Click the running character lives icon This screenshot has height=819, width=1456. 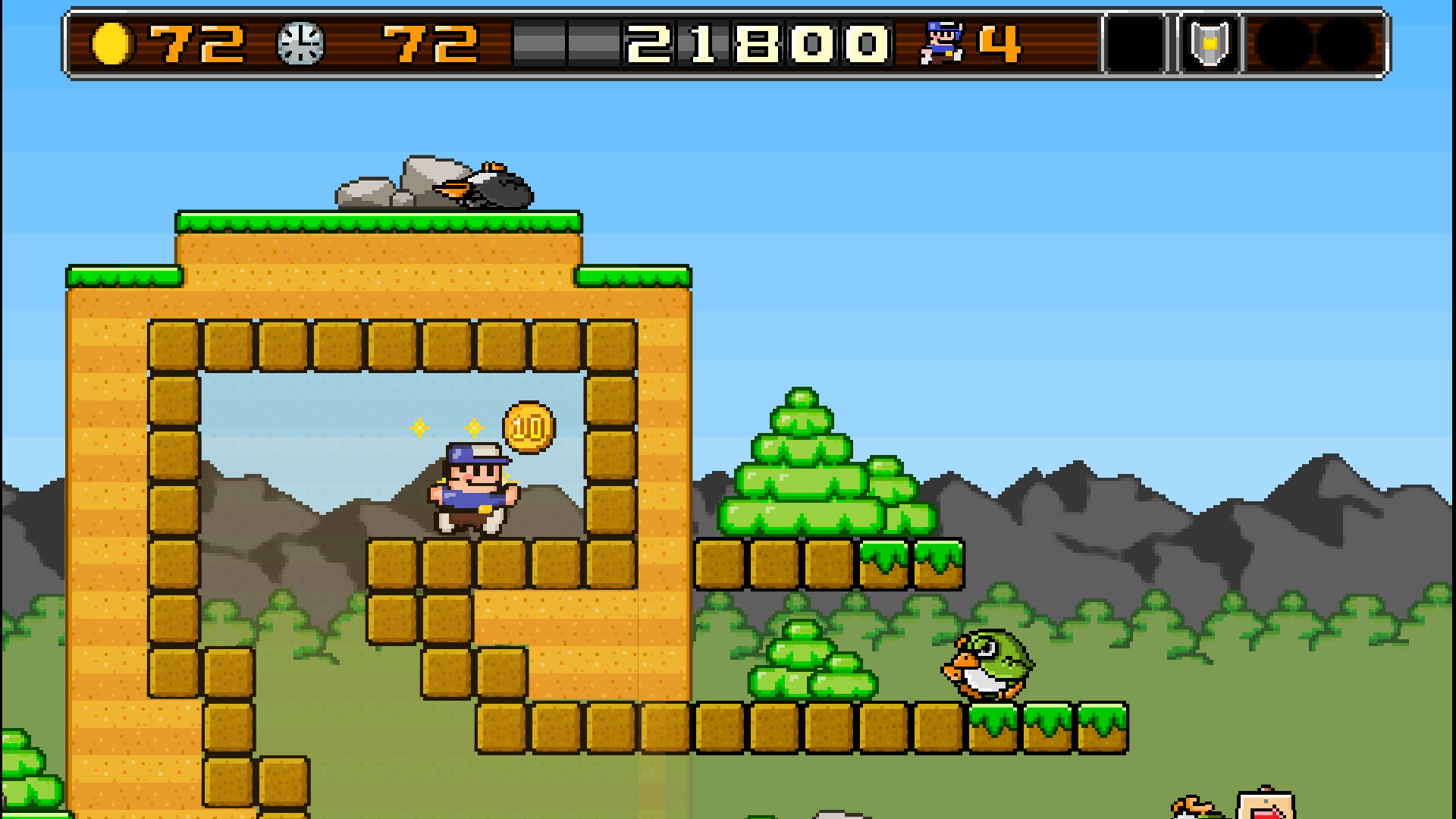(x=943, y=42)
